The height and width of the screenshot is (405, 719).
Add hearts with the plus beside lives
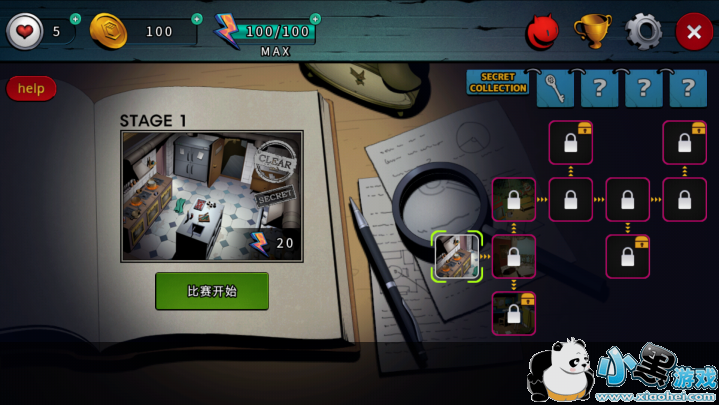click(76, 18)
